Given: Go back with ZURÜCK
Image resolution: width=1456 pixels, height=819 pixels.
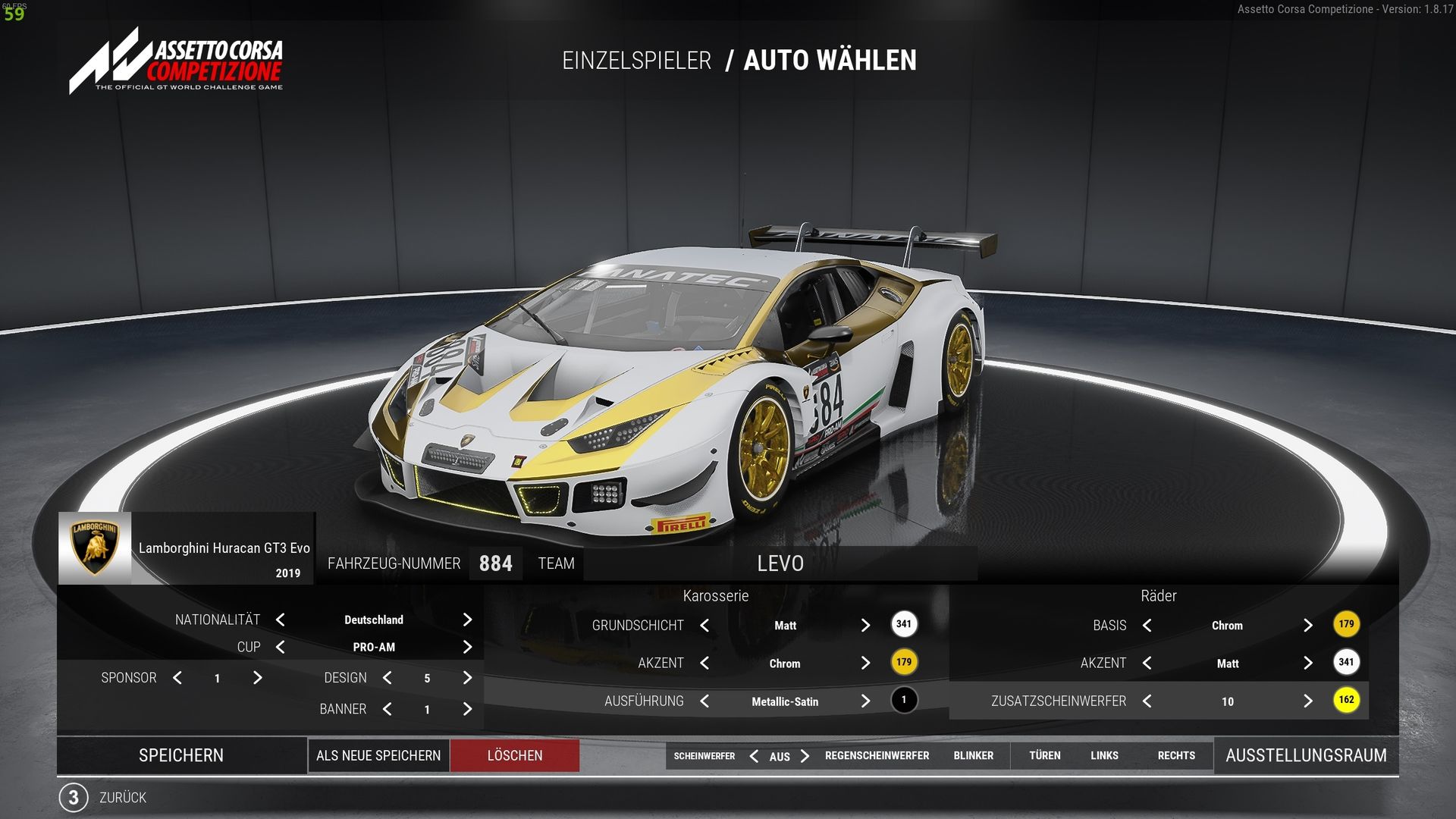Looking at the screenshot, I should pos(121,798).
